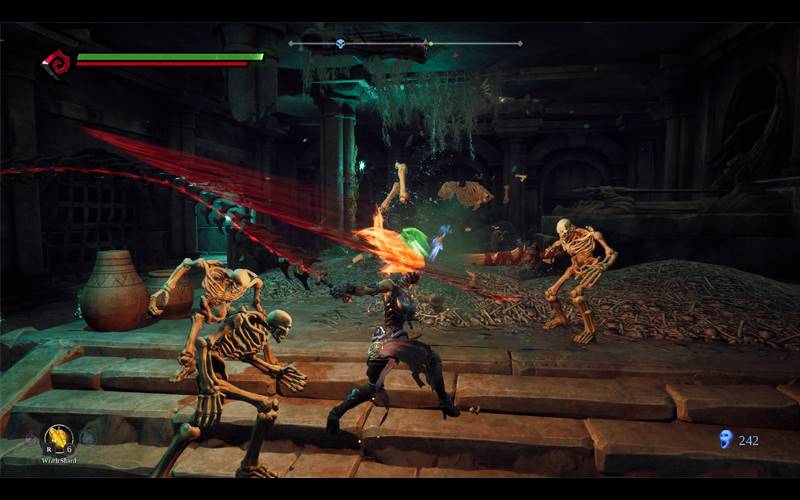Select the faded blue shard beside Wrath Shard
The image size is (800, 500).
click(85, 437)
